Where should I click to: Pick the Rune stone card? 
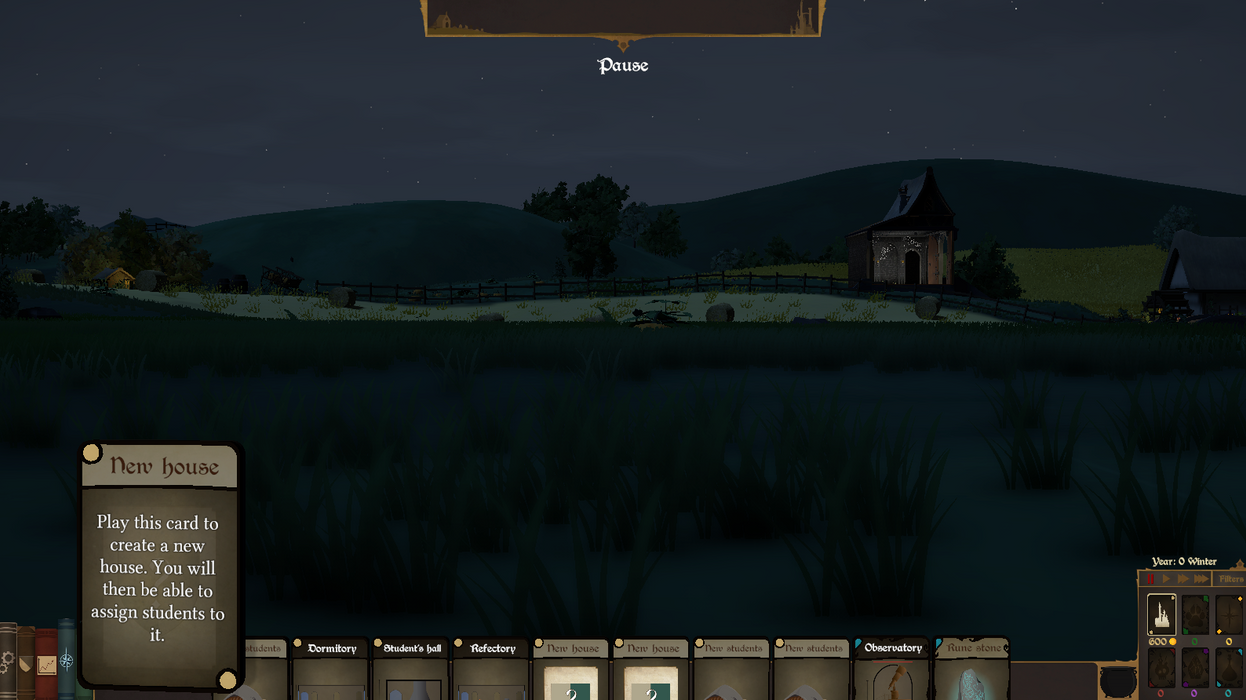pyautogui.click(x=972, y=668)
